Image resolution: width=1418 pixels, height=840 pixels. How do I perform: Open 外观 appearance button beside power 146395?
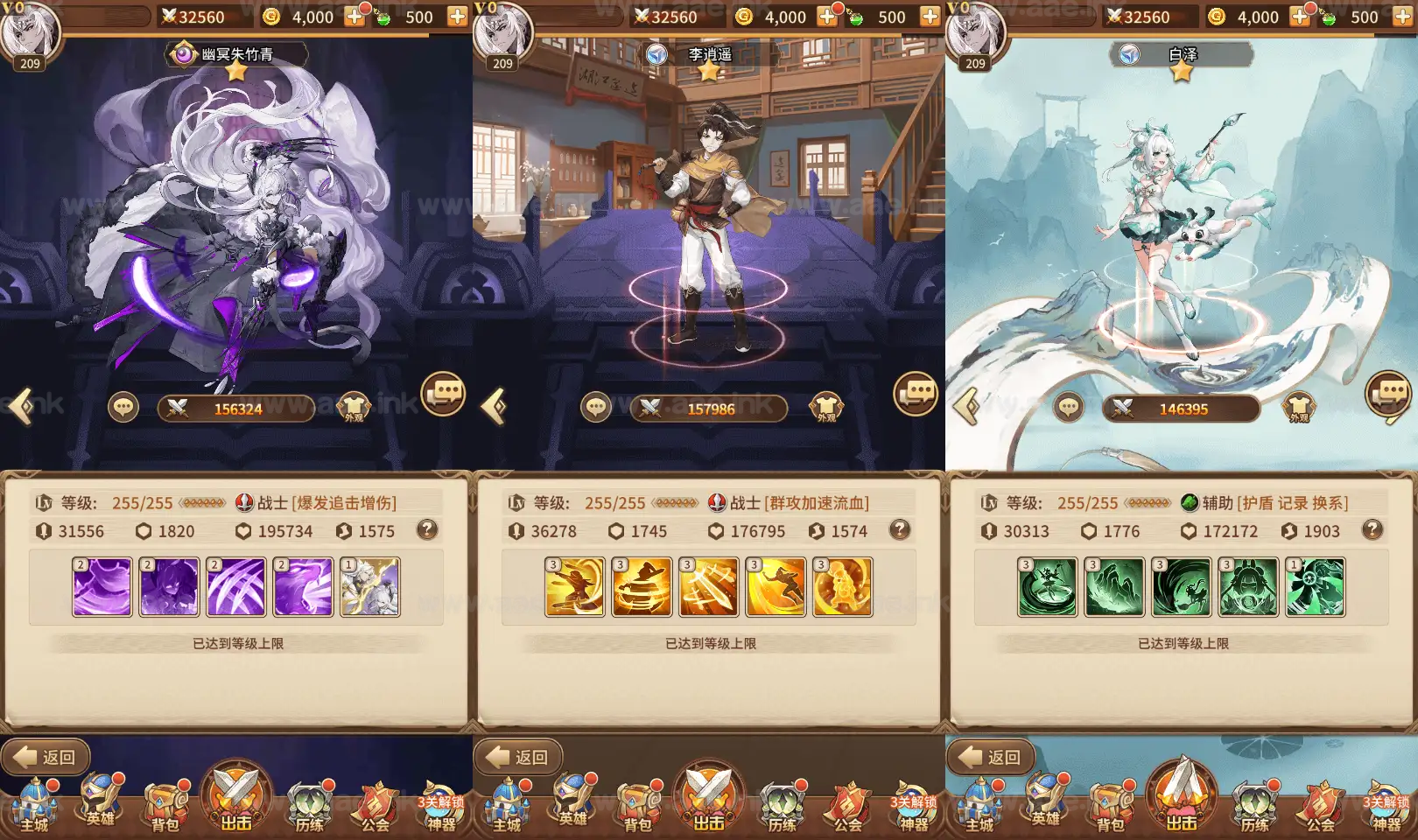click(x=1299, y=407)
